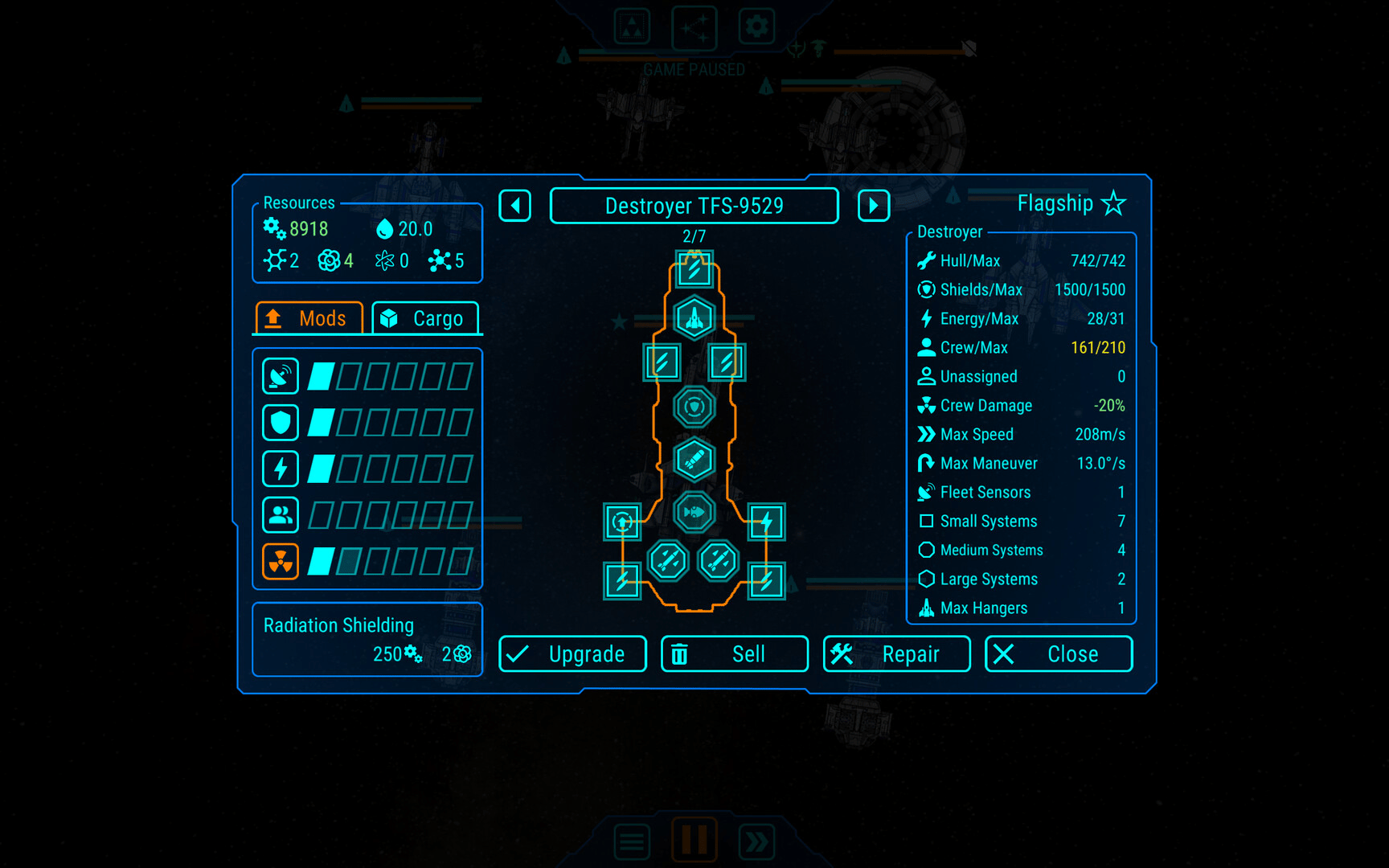Pick the nose slot at the ship's bow

click(694, 269)
